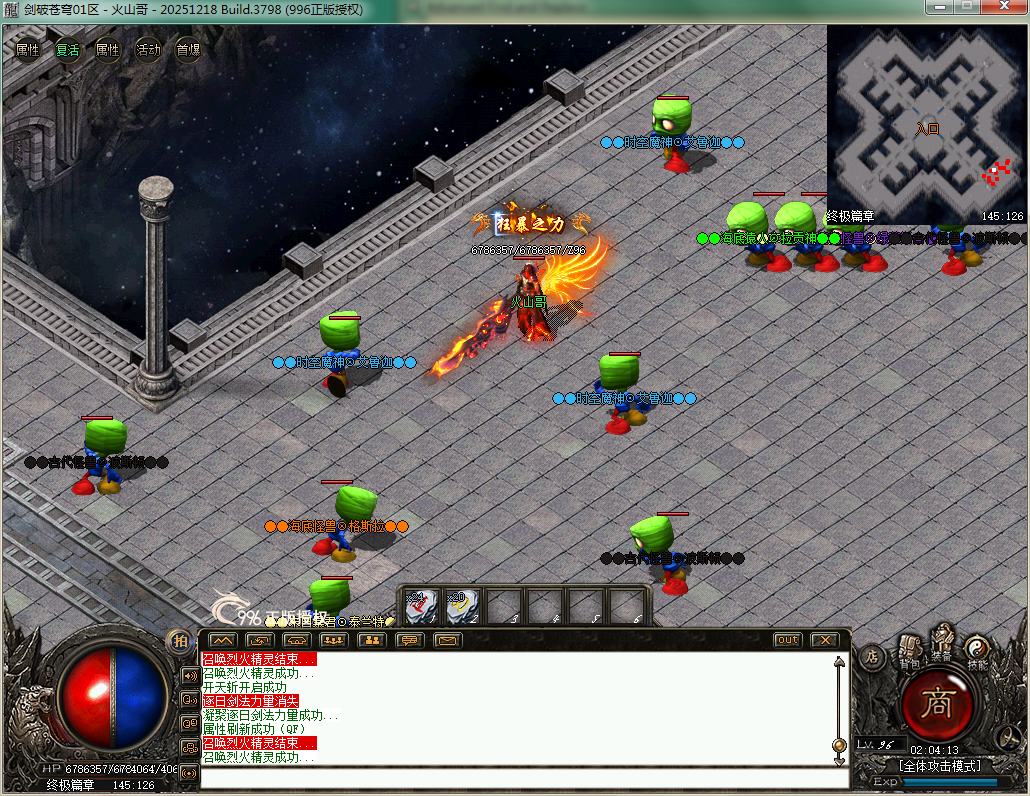The width and height of the screenshot is (1030, 796).
Task: Click the chat panel's out button
Action: [788, 640]
